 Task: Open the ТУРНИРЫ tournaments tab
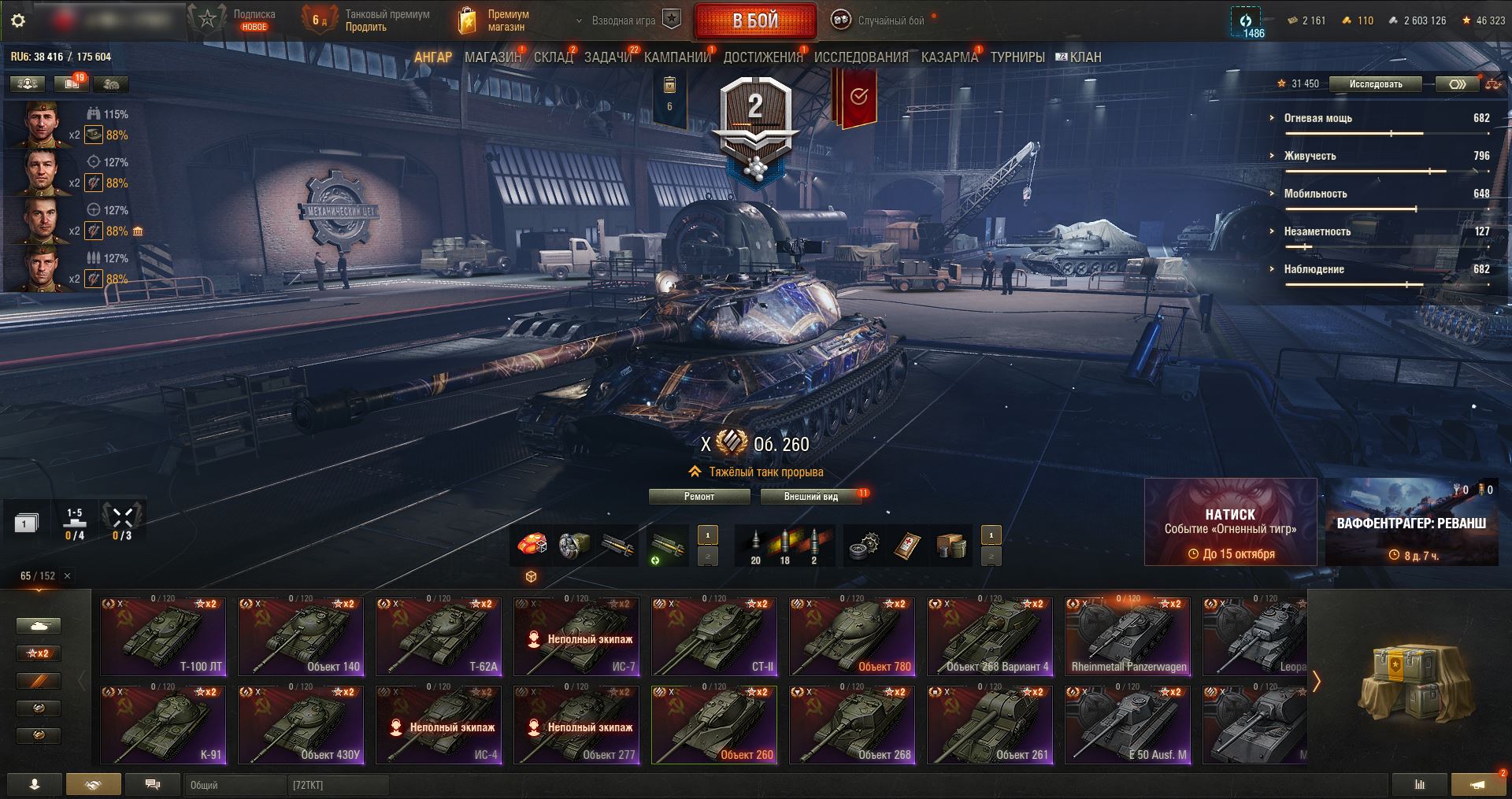[1017, 57]
